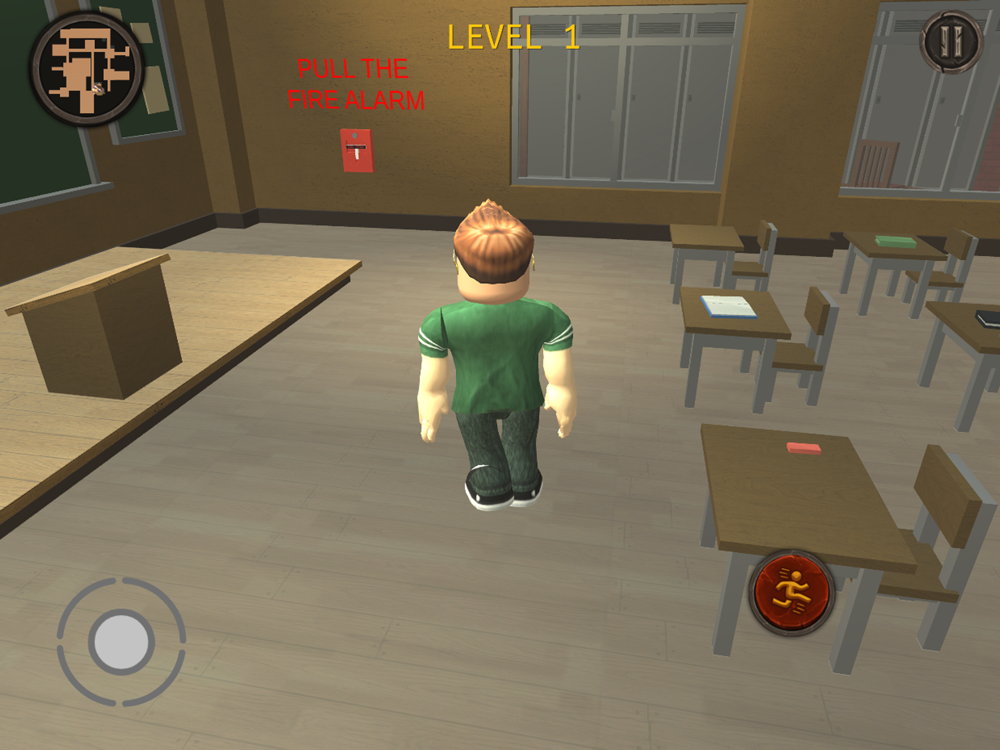1000x750 pixels.
Task: Open the circular minimap
Action: [88, 67]
